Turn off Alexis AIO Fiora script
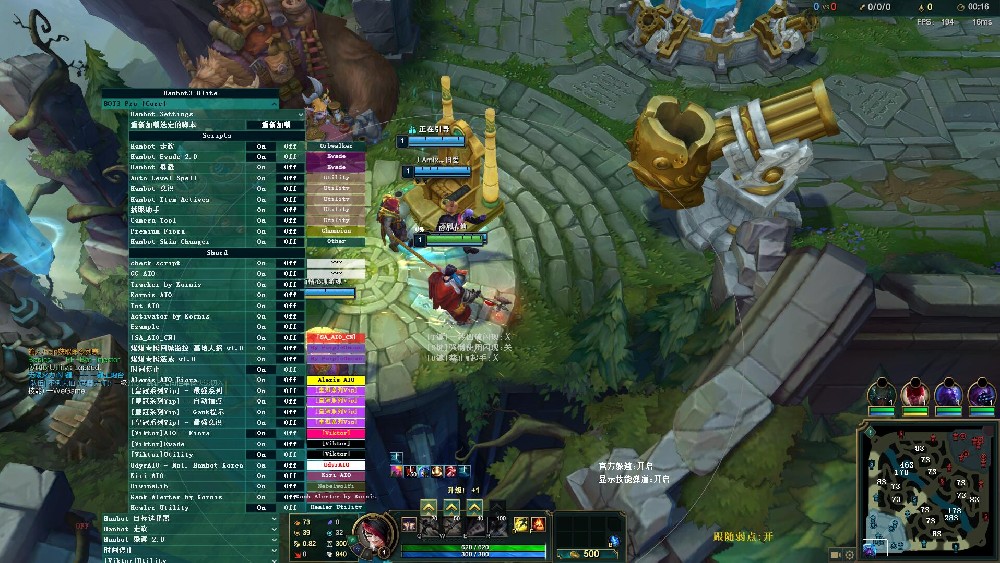The width and height of the screenshot is (1000, 563). (290, 380)
